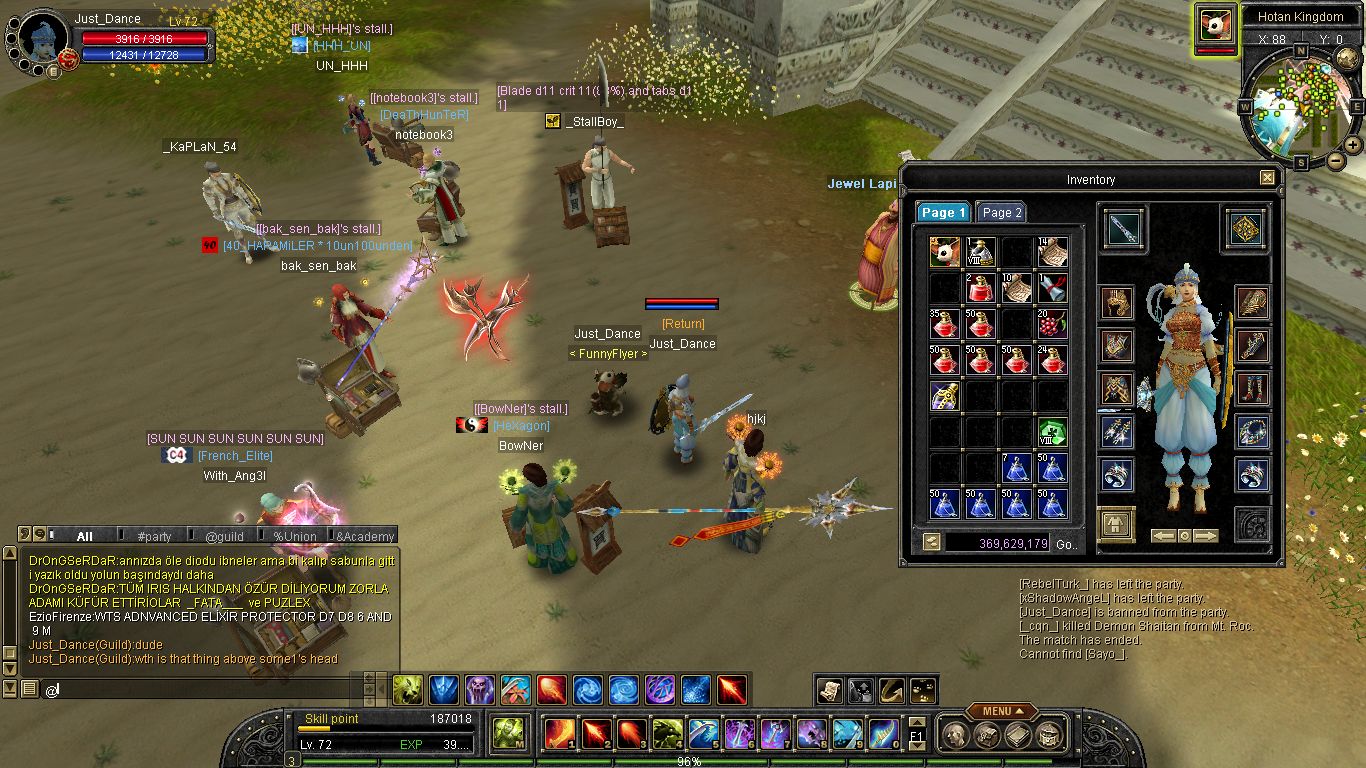Close the Inventory window
This screenshot has height=768, width=1366.
click(1267, 178)
